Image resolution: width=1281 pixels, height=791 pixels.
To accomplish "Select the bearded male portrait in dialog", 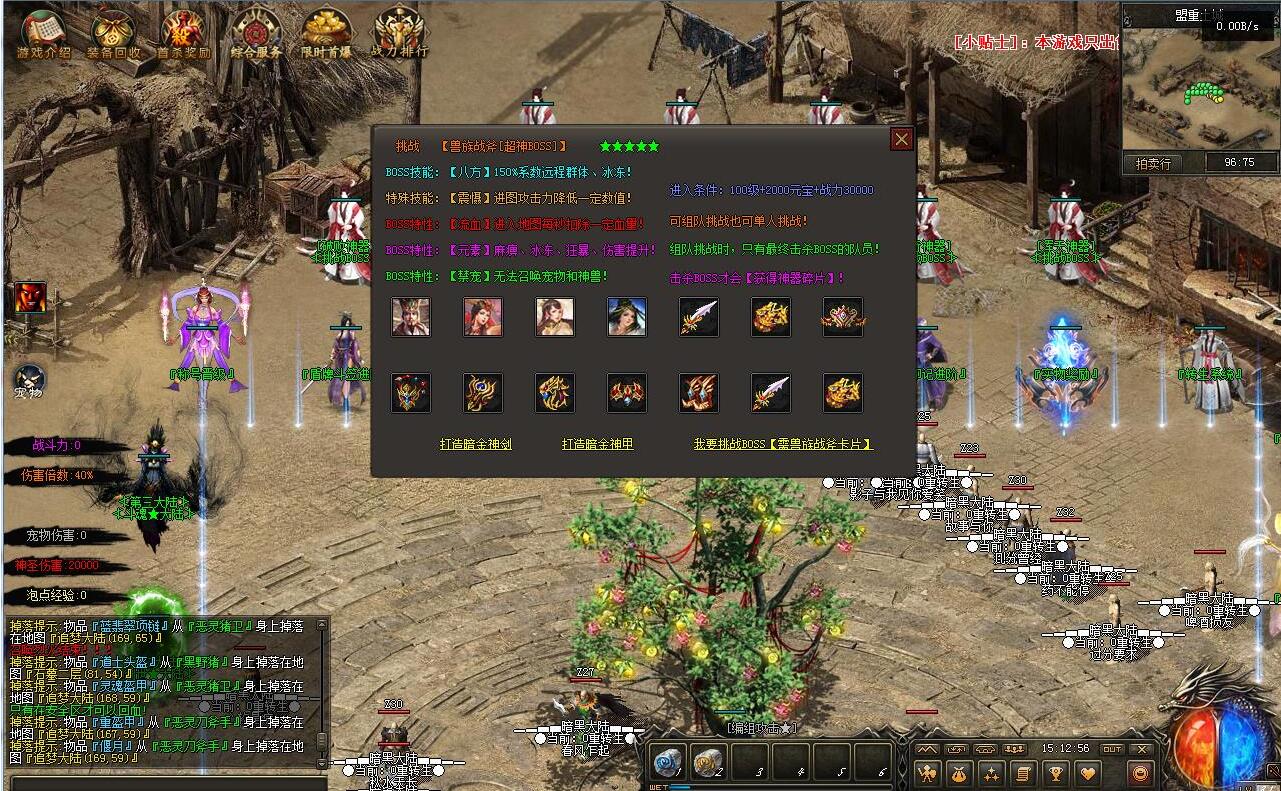I will [411, 317].
